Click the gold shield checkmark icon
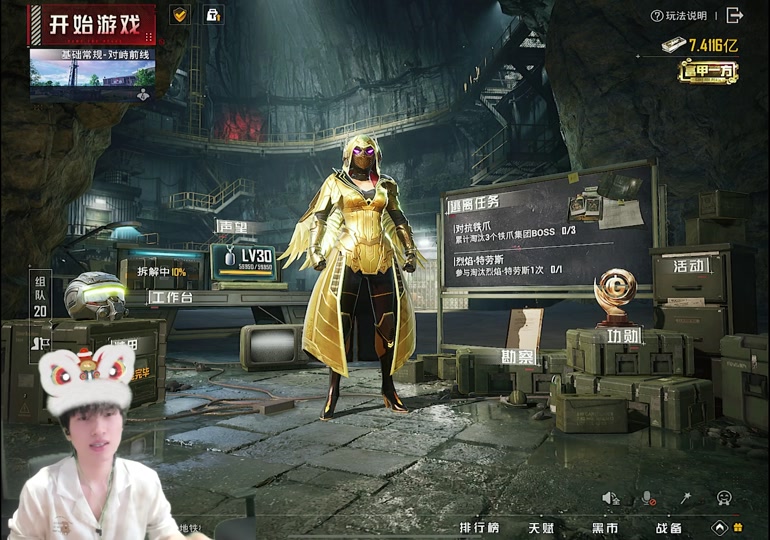Screen dimensions: 770x540 point(180,15)
